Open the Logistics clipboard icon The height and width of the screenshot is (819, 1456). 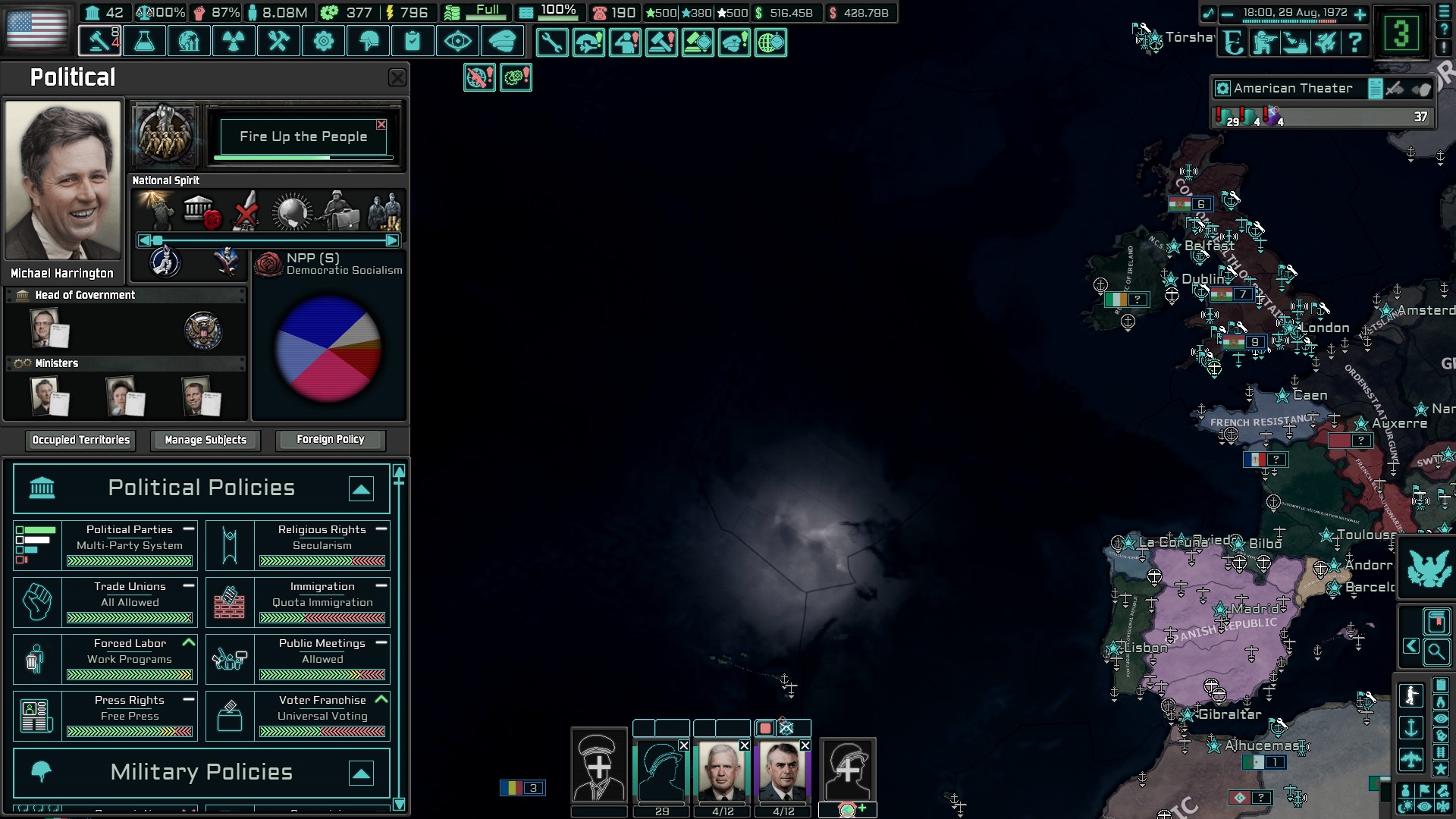[x=413, y=41]
